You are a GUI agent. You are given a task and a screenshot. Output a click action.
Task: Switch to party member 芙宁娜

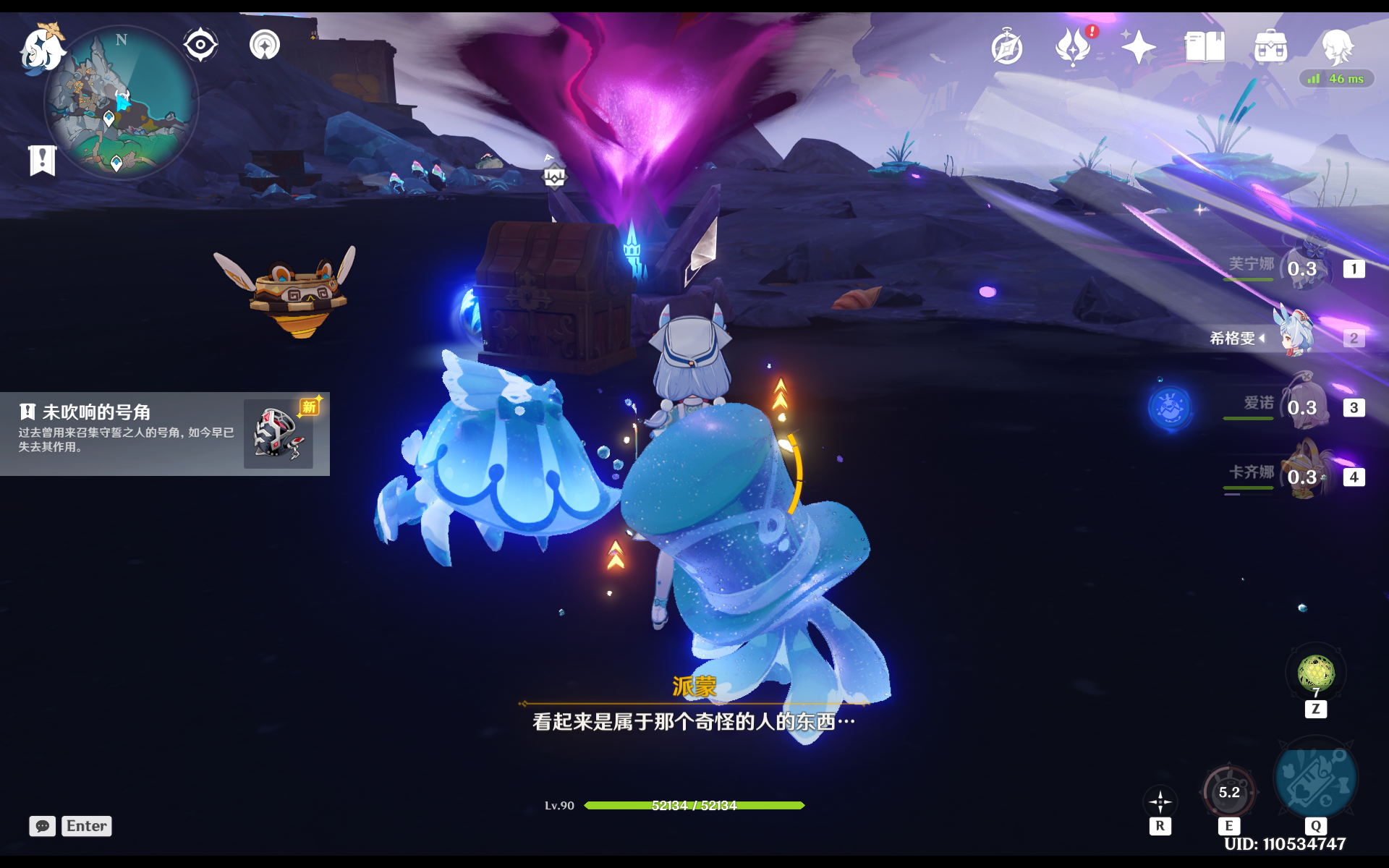click(x=1302, y=268)
